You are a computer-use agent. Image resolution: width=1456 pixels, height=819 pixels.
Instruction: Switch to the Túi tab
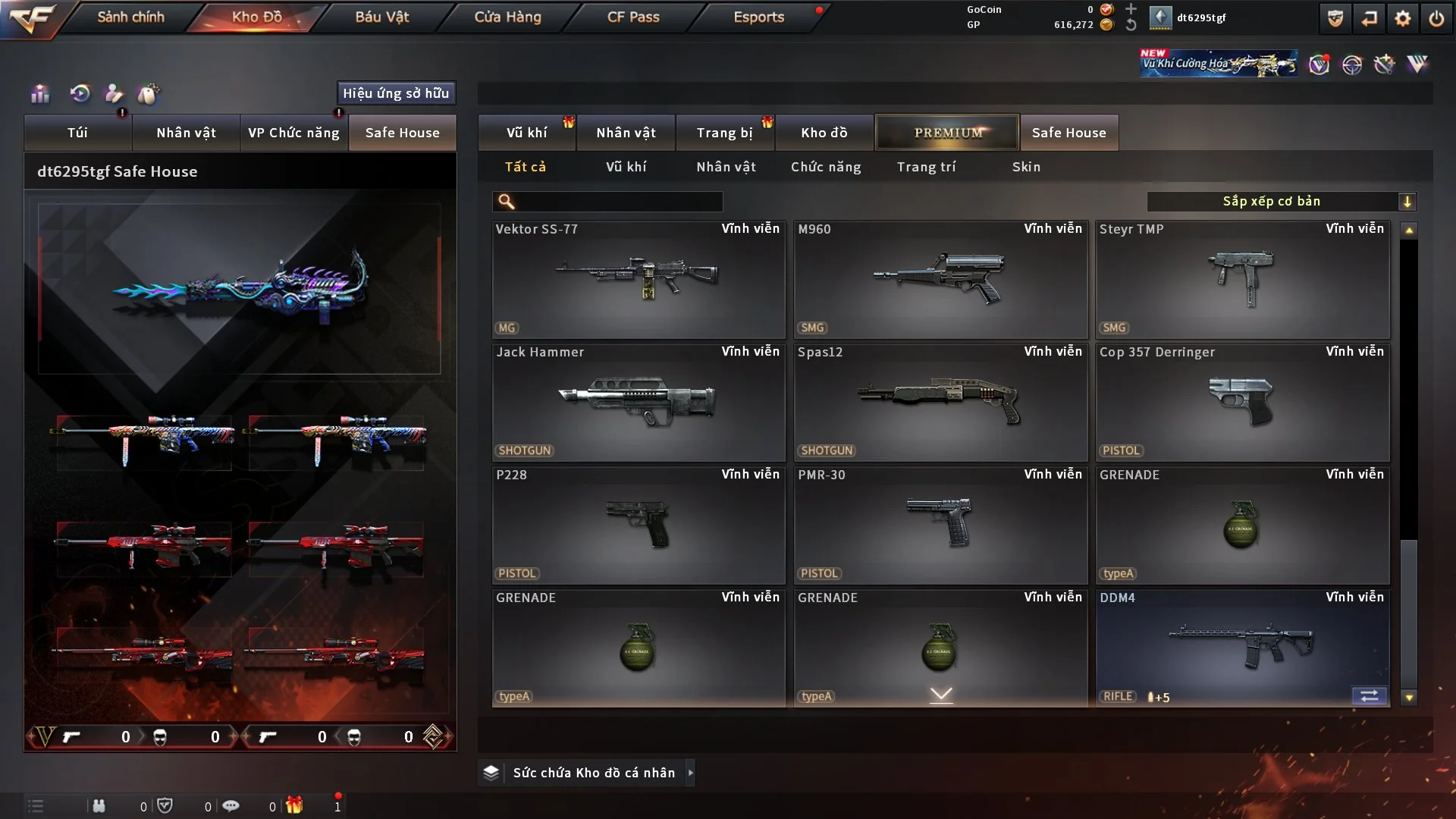[77, 133]
